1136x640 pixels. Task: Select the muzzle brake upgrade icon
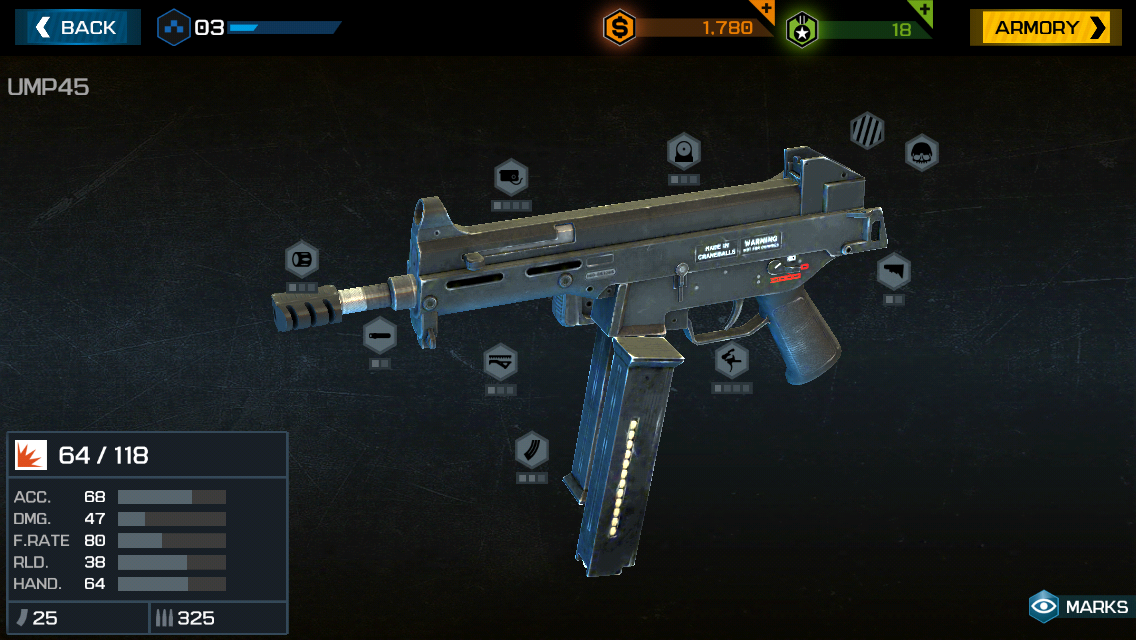[x=301, y=260]
